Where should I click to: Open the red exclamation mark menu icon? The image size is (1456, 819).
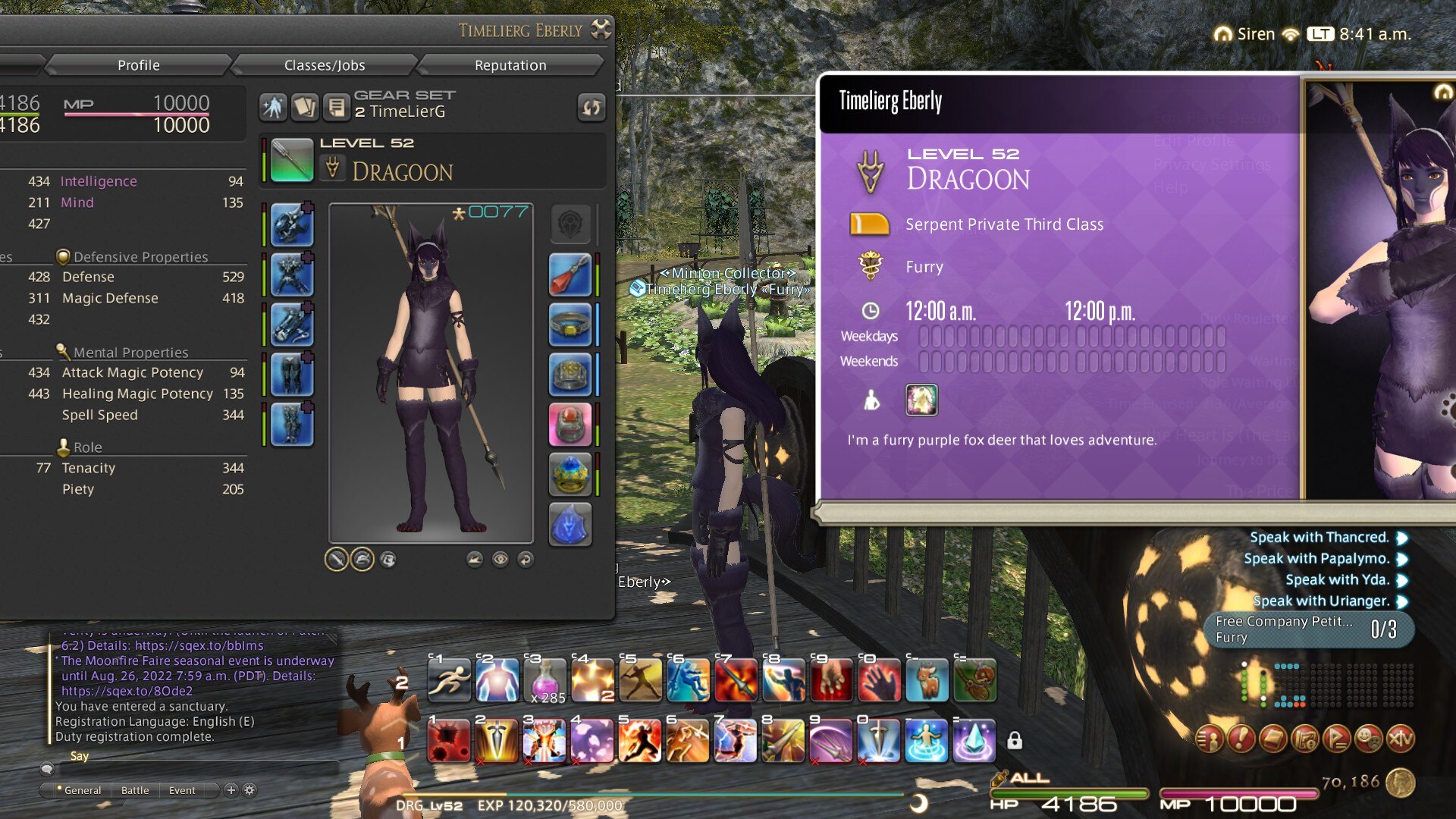(x=1241, y=739)
